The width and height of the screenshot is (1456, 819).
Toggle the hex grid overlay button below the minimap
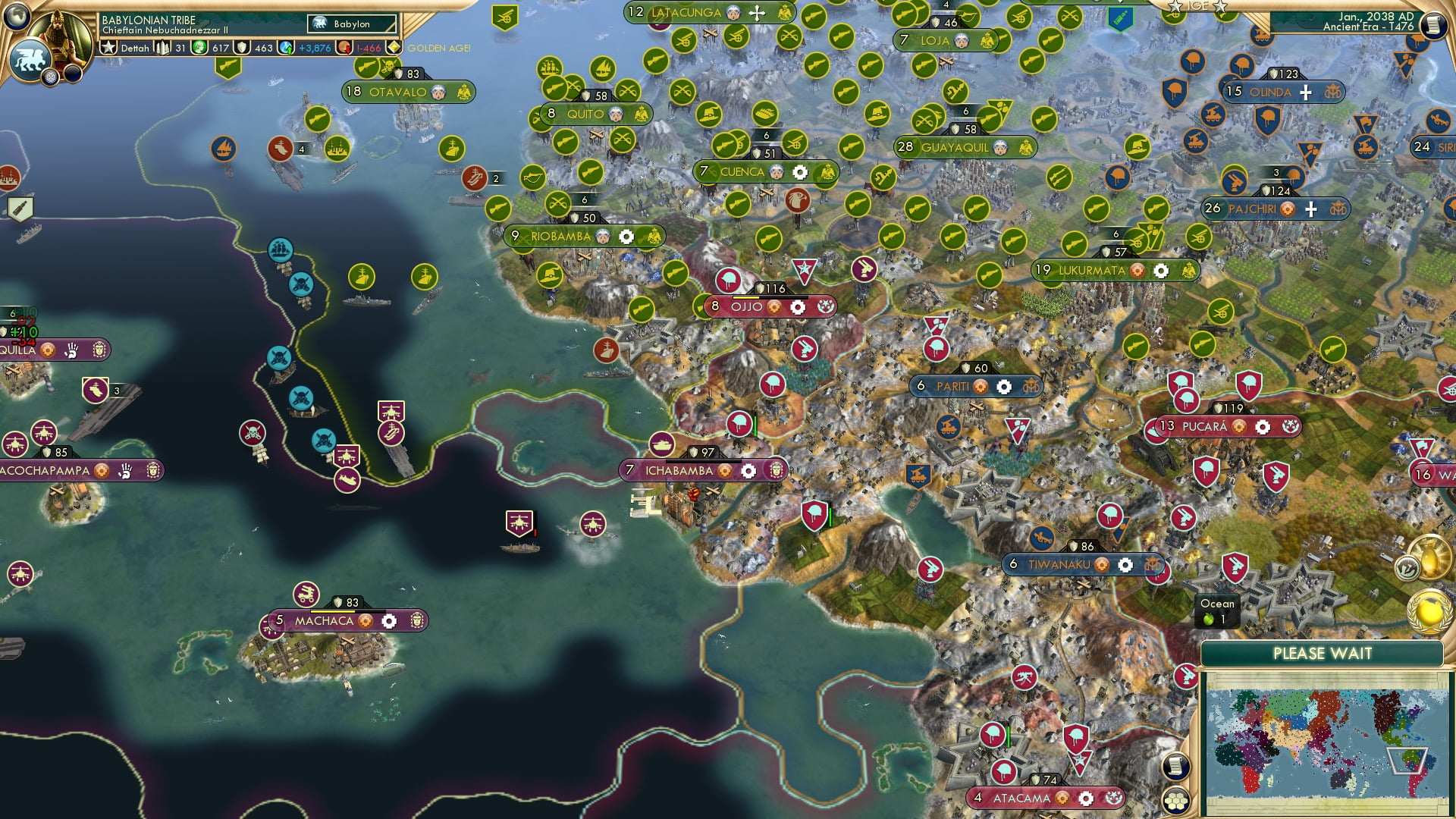[1175, 802]
